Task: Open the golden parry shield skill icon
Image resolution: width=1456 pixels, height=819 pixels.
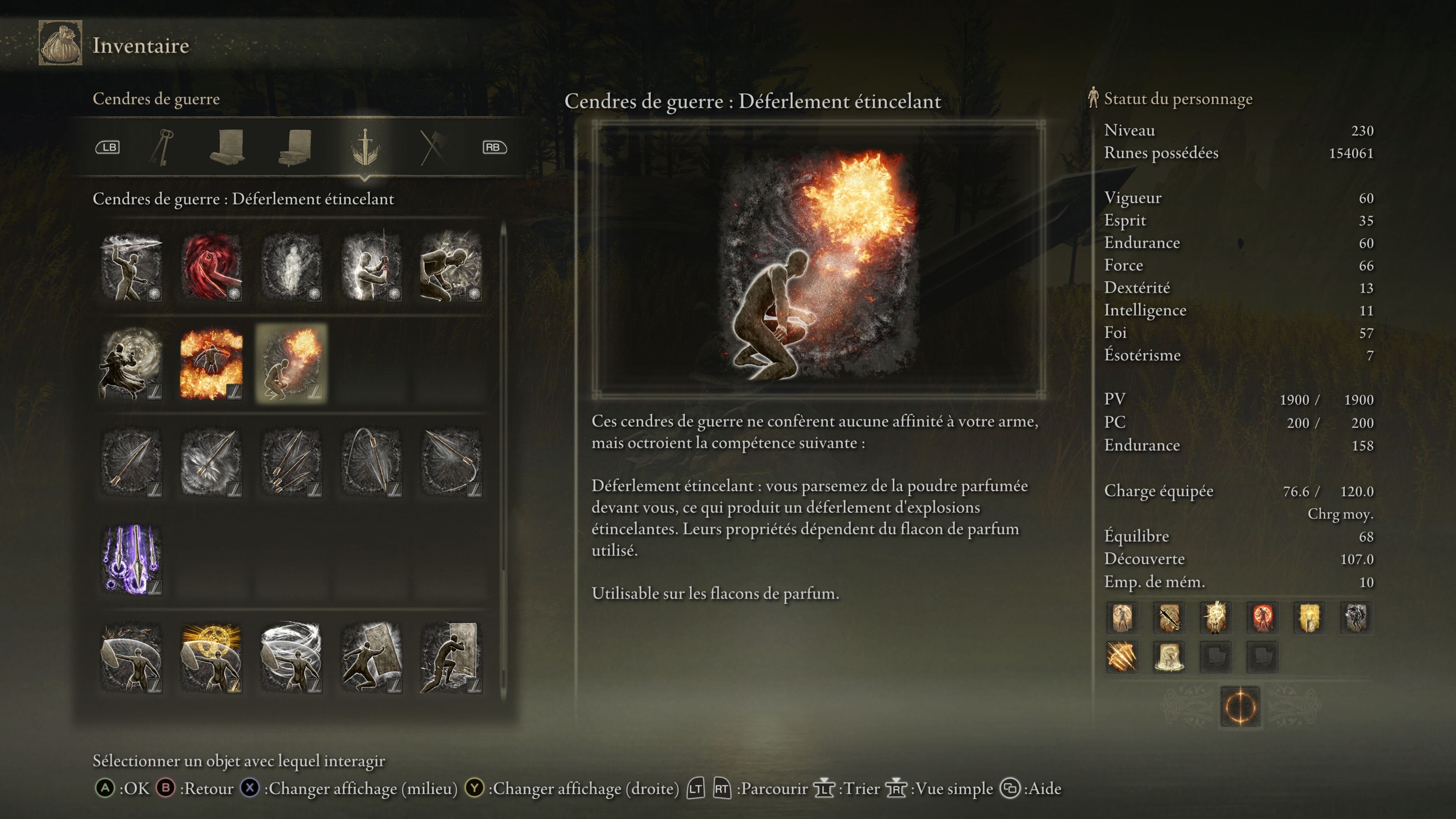Action: [x=211, y=656]
